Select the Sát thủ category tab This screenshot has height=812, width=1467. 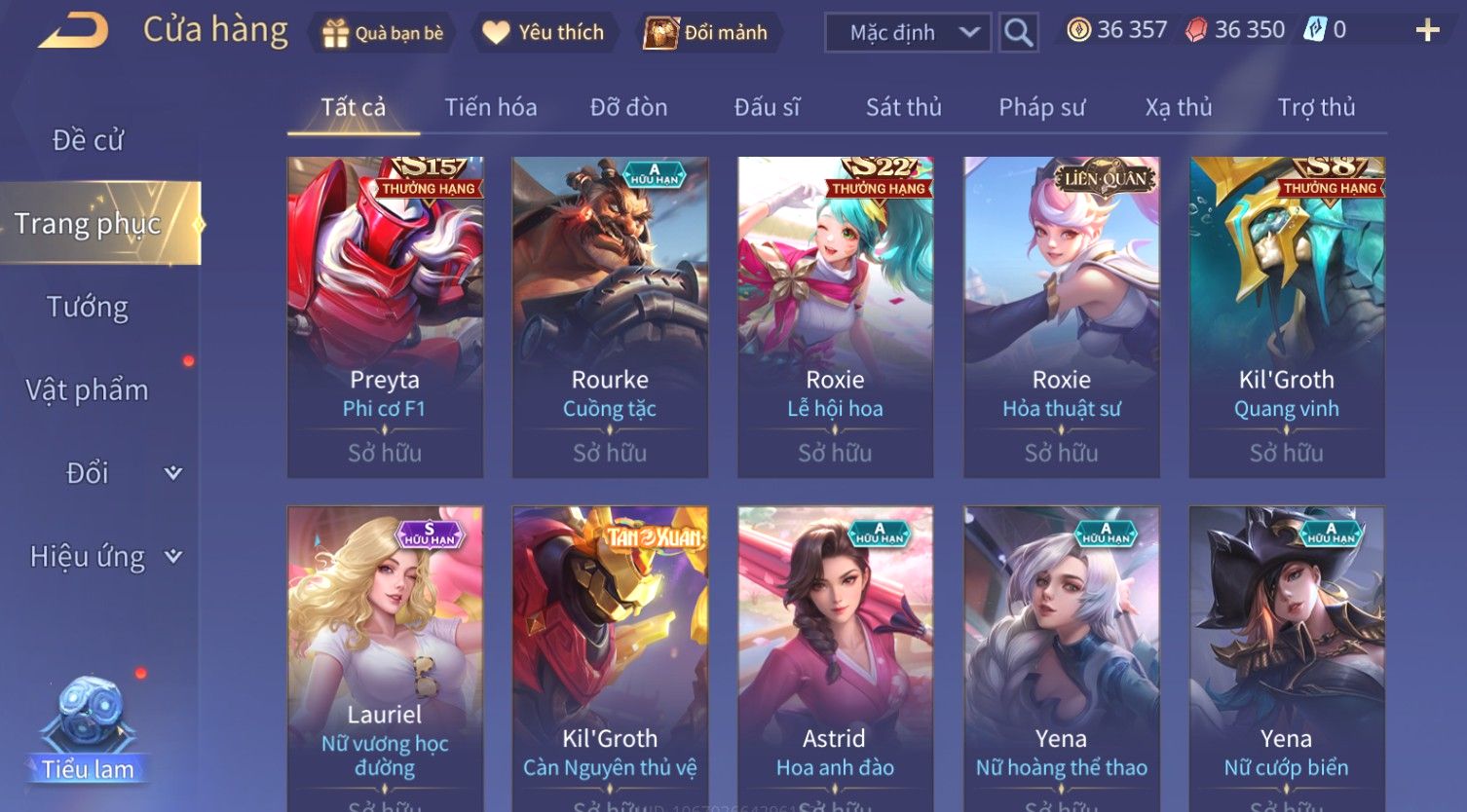point(903,107)
